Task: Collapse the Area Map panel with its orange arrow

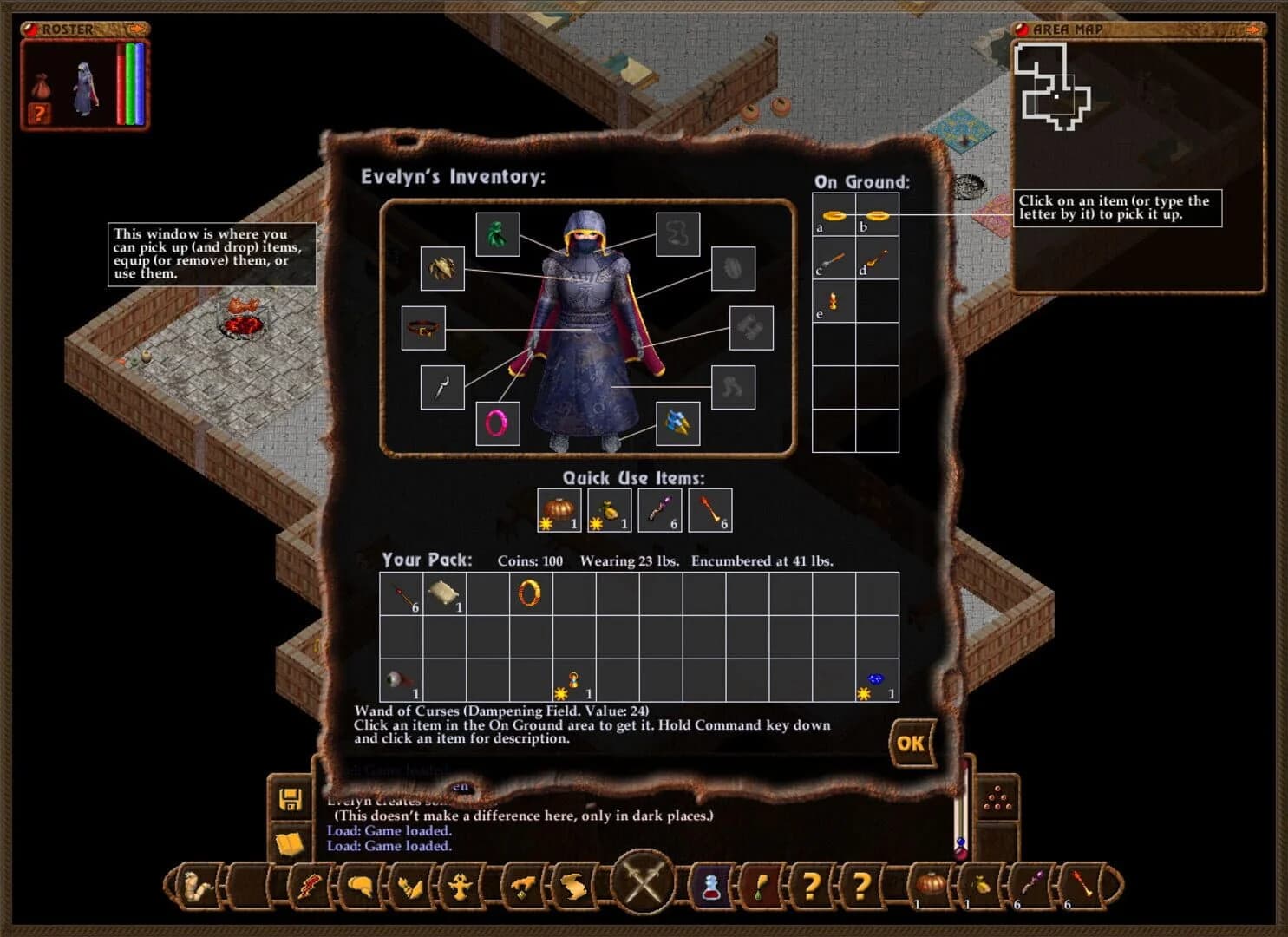Action: pyautogui.click(x=1252, y=29)
